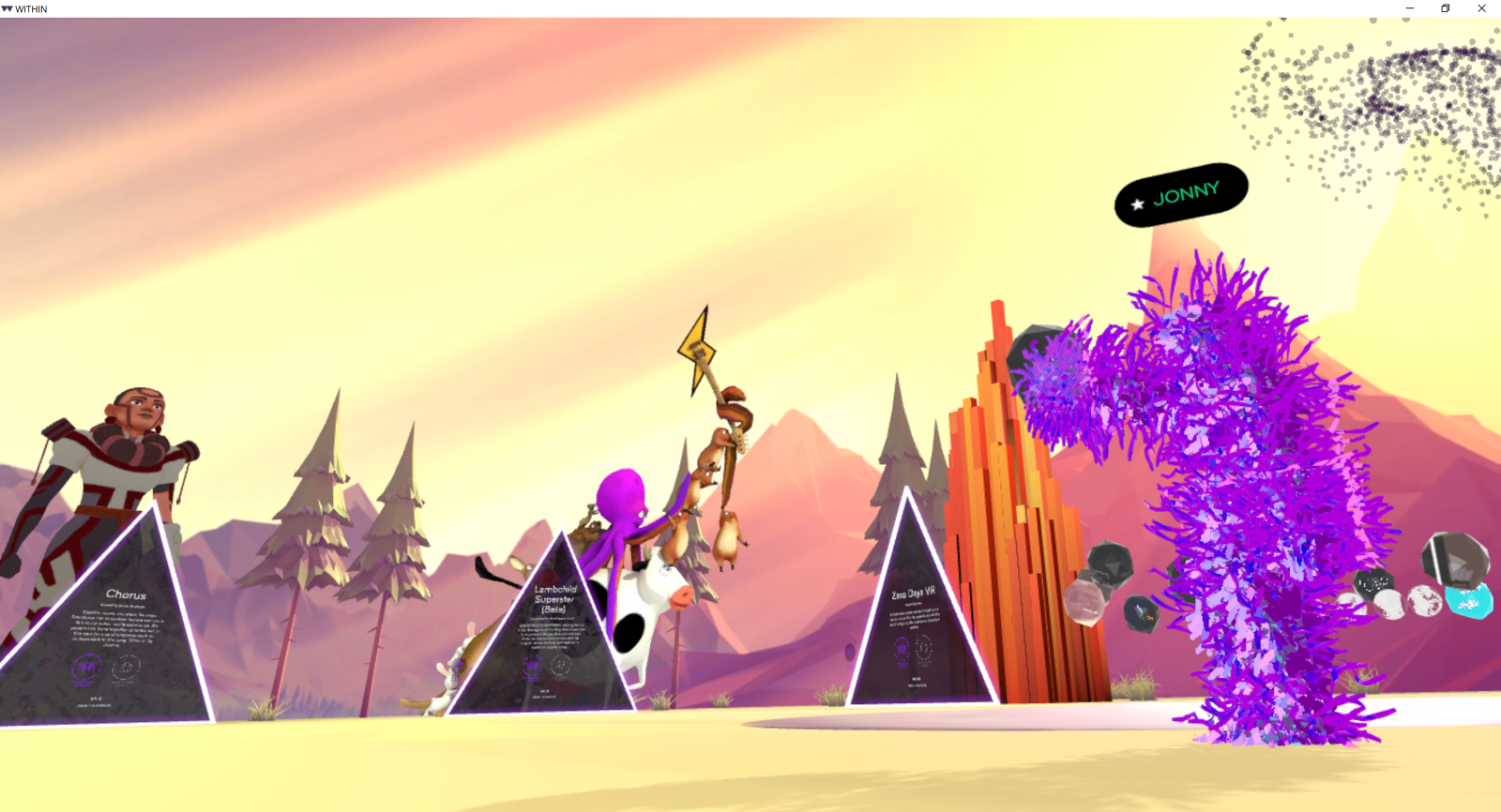Click the JONNY name tag
This screenshot has width=1501, height=812.
[1181, 195]
